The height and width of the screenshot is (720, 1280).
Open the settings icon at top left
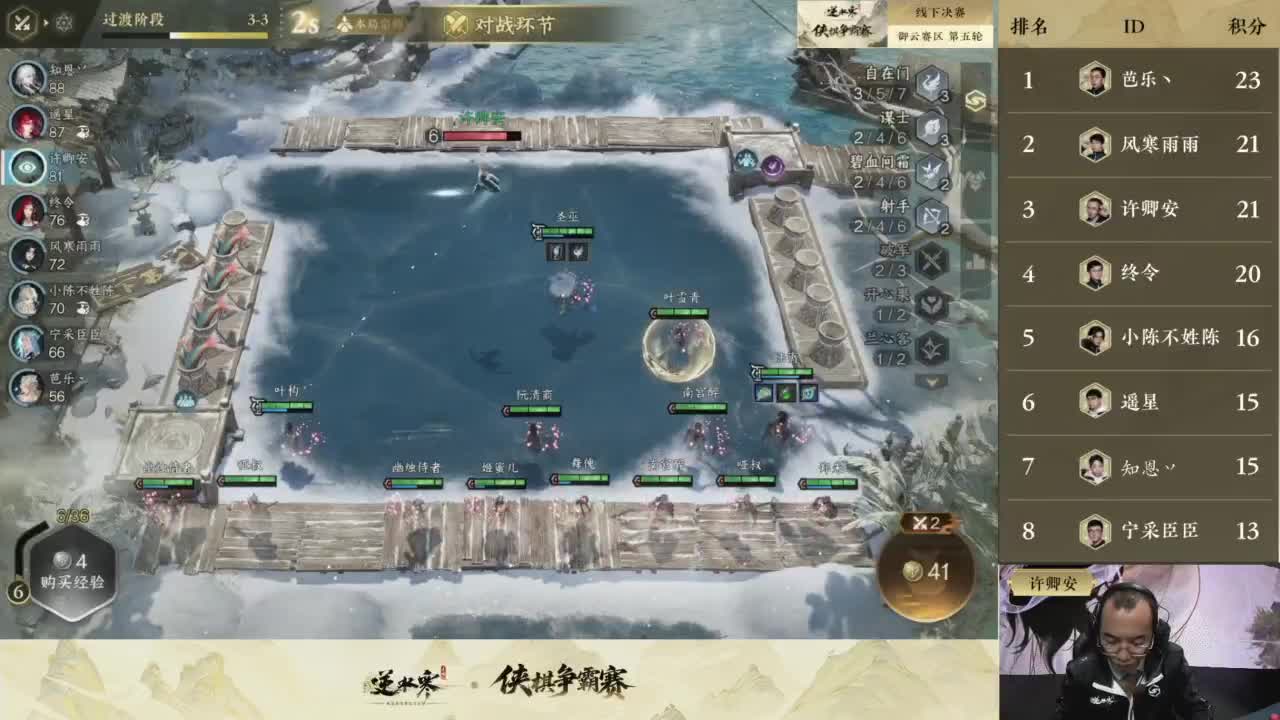tap(63, 22)
